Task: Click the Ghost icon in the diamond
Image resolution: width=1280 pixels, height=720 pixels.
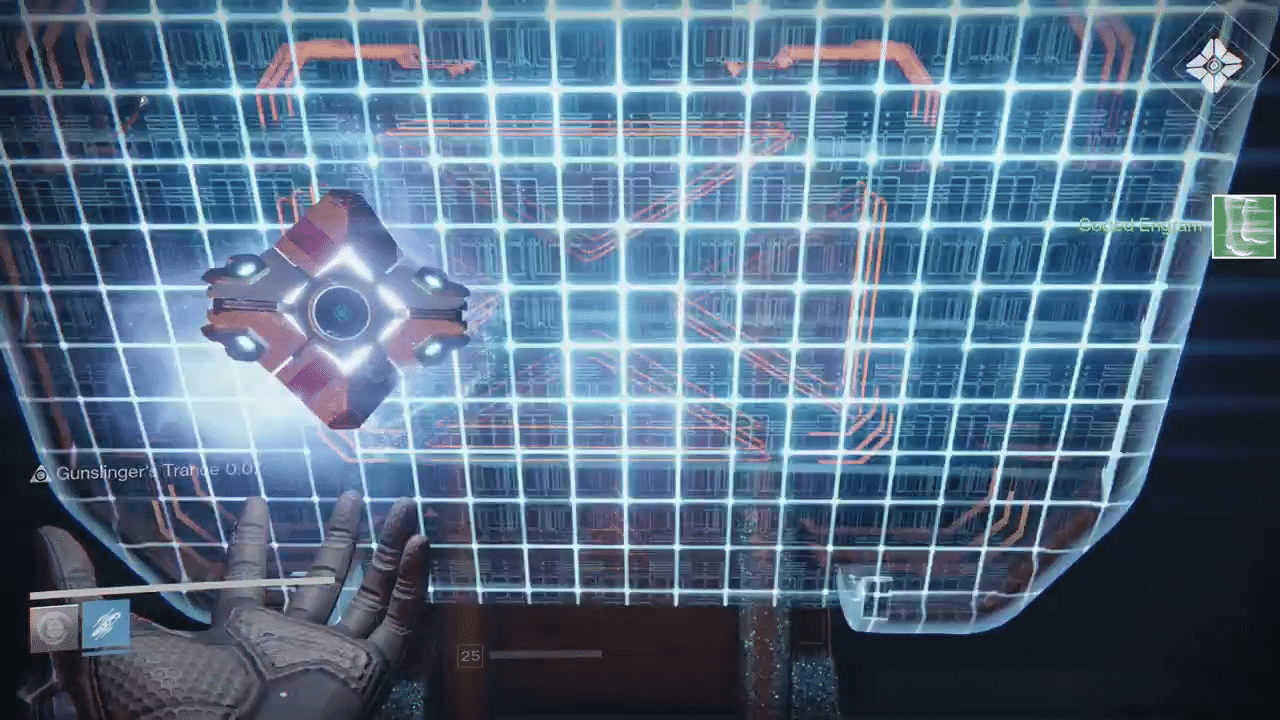Action: pyautogui.click(x=1213, y=66)
